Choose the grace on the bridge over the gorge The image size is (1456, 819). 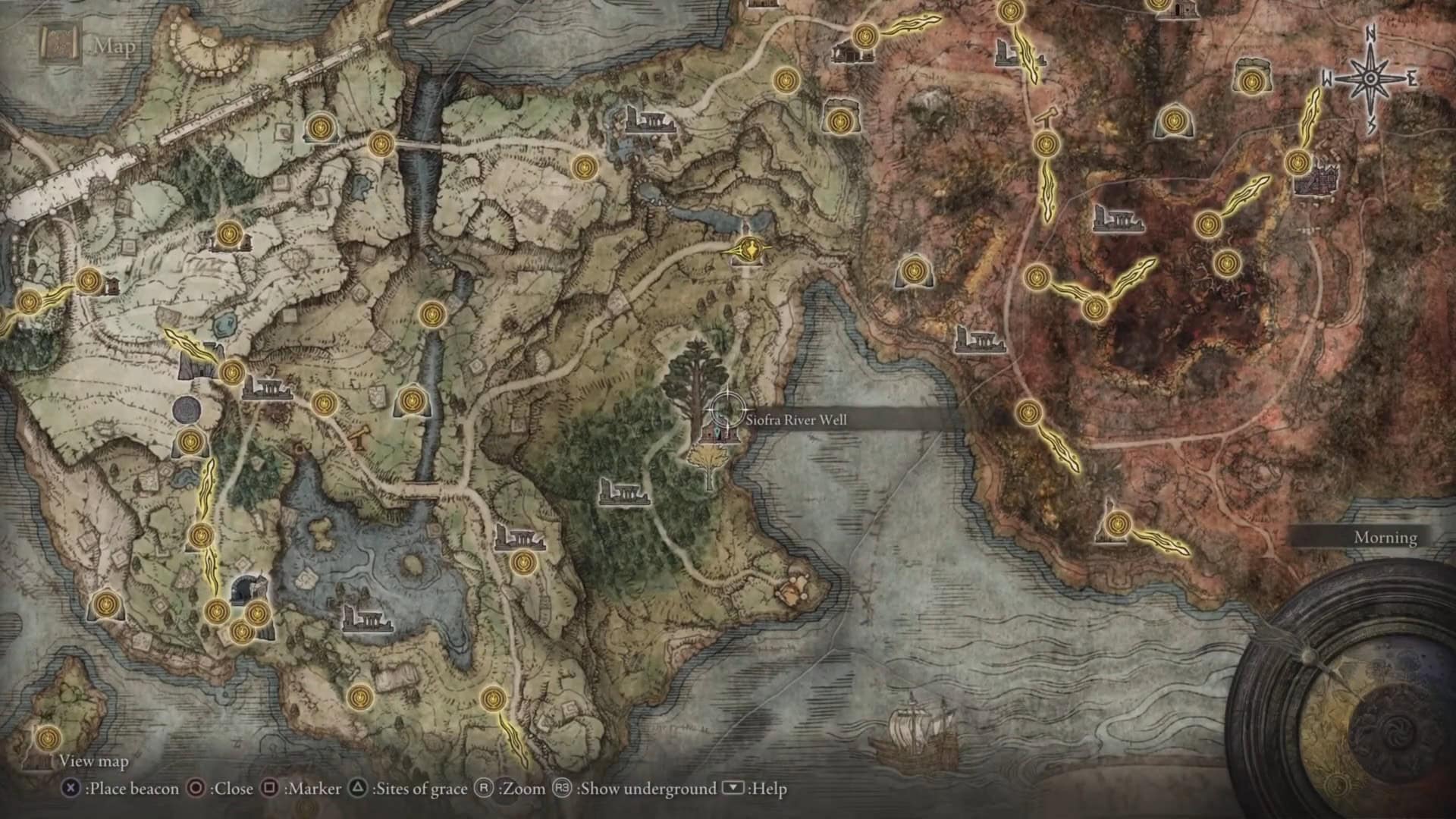point(381,143)
